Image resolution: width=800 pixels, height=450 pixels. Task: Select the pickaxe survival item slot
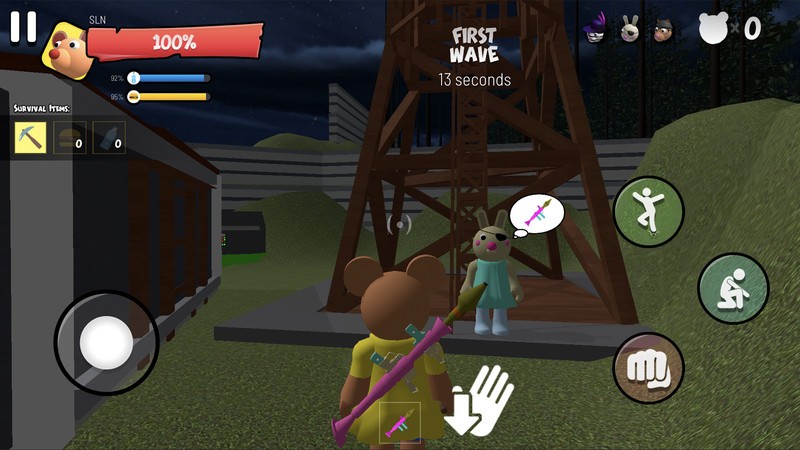(31, 137)
